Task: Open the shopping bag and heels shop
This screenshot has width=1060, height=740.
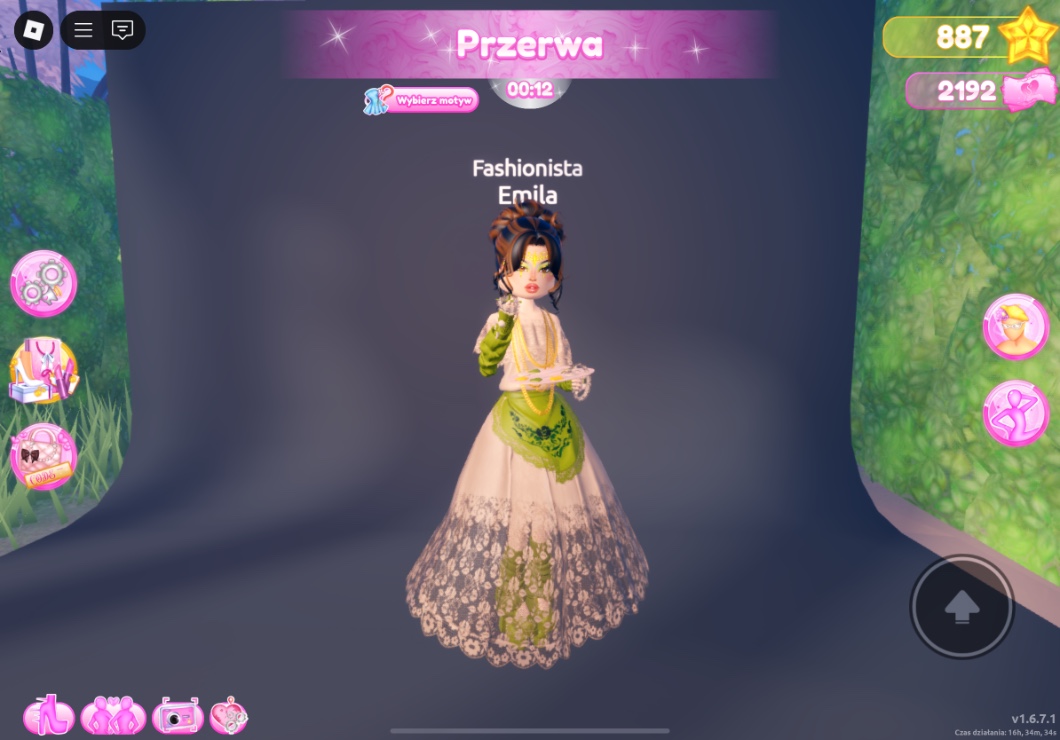Action: pyautogui.click(x=43, y=370)
